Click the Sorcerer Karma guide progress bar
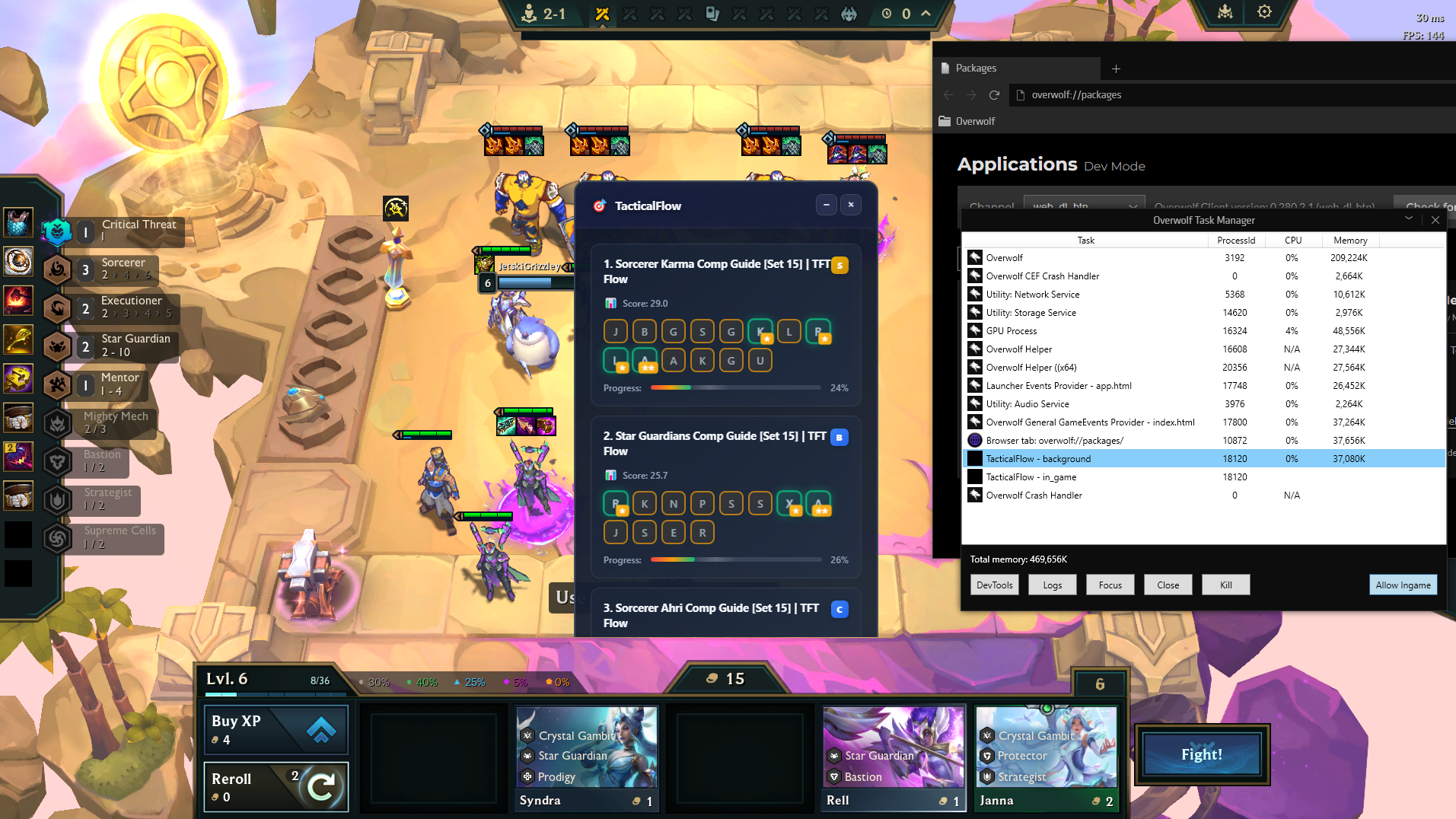1456x819 pixels. (735, 387)
